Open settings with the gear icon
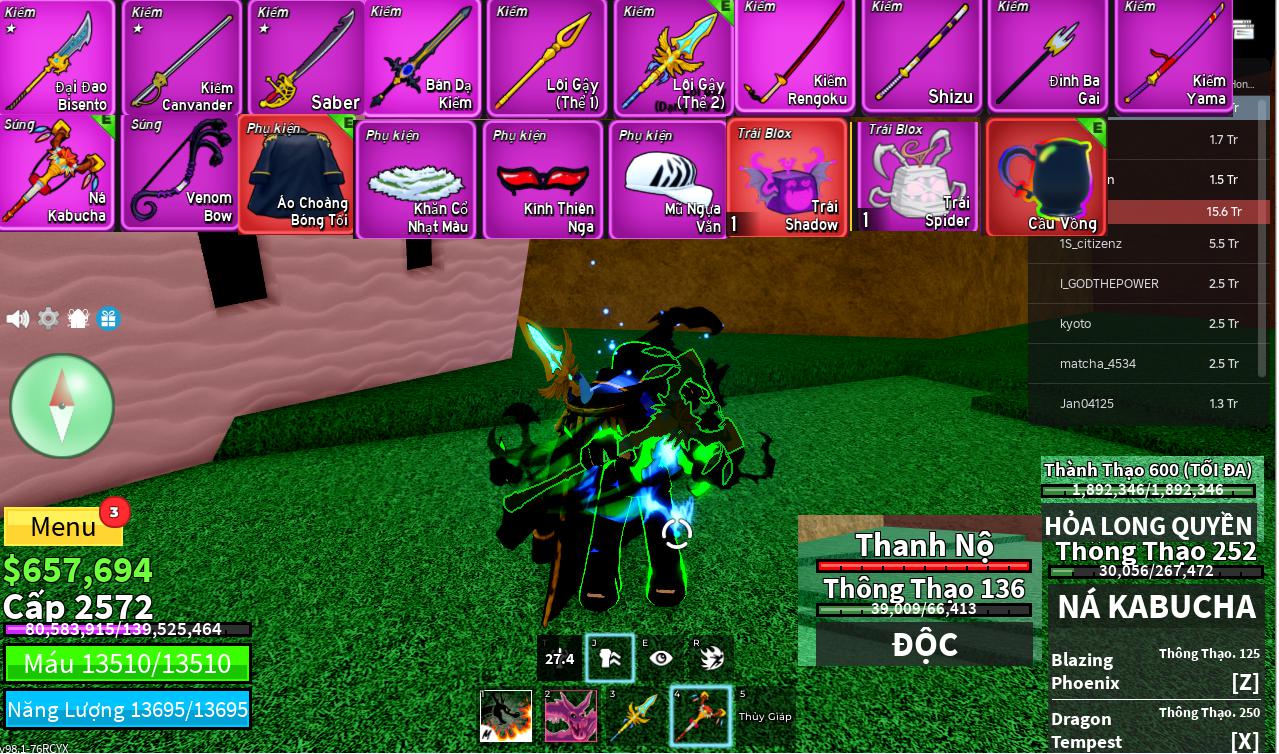 pyautogui.click(x=48, y=319)
